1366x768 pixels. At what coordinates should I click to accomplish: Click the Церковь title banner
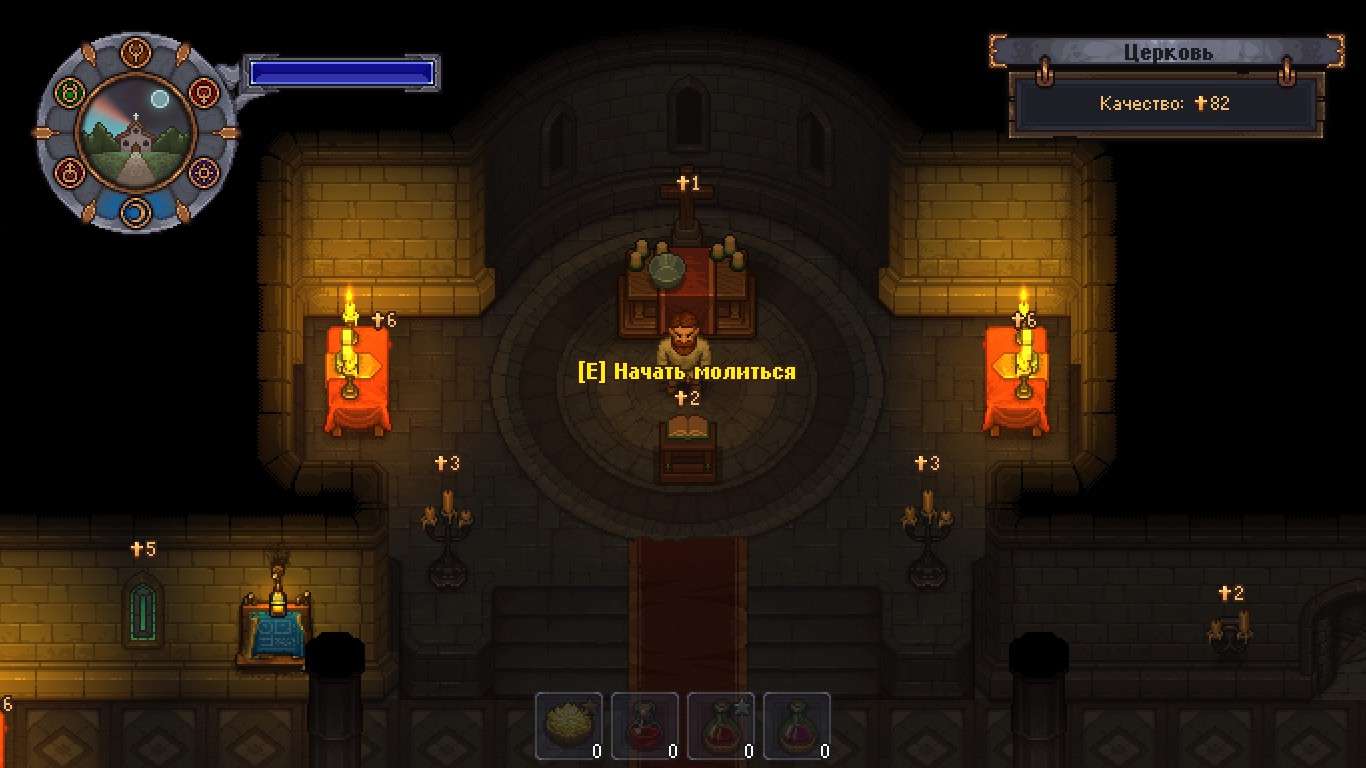[1170, 51]
